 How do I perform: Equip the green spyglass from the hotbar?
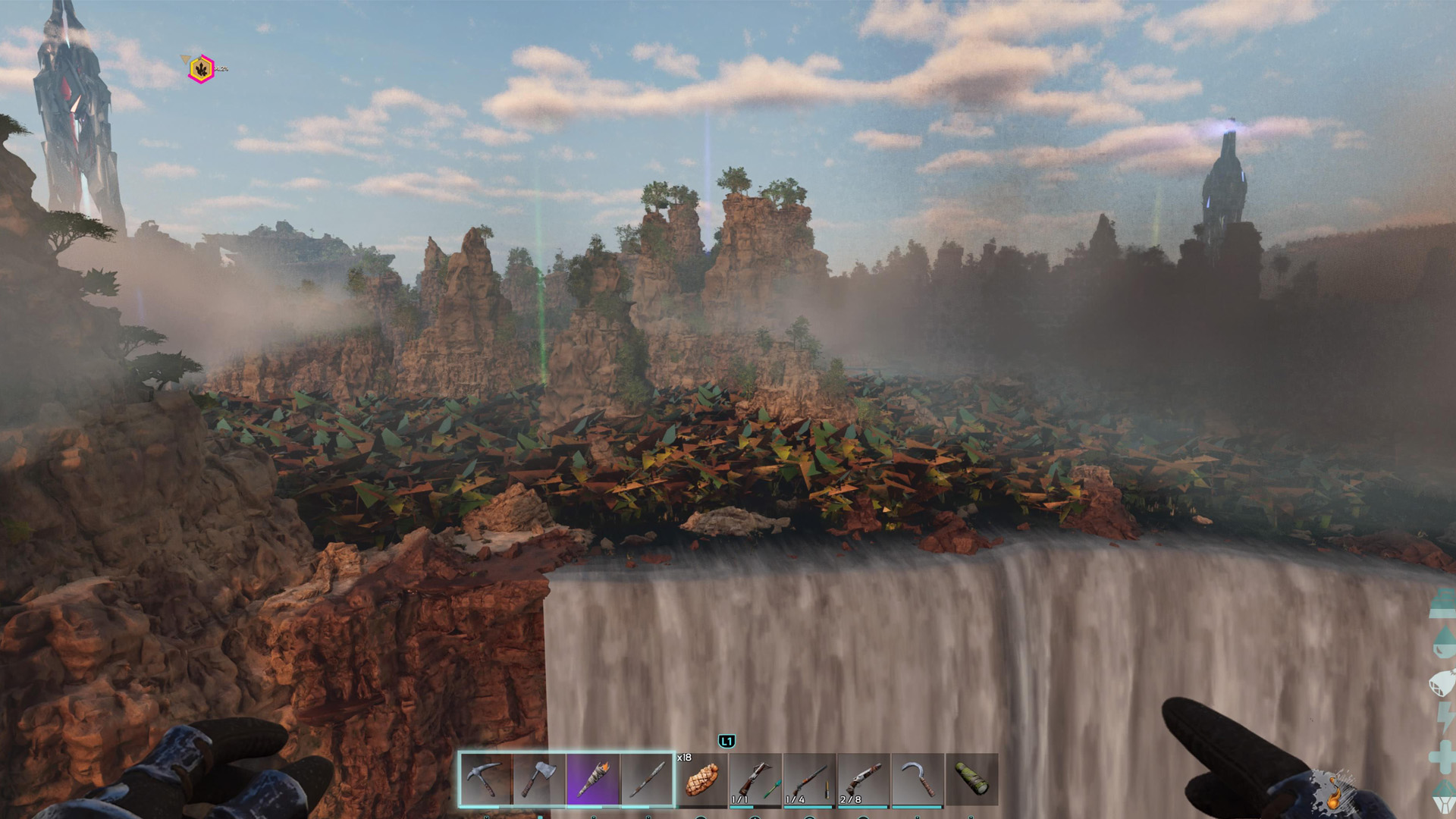(971, 780)
